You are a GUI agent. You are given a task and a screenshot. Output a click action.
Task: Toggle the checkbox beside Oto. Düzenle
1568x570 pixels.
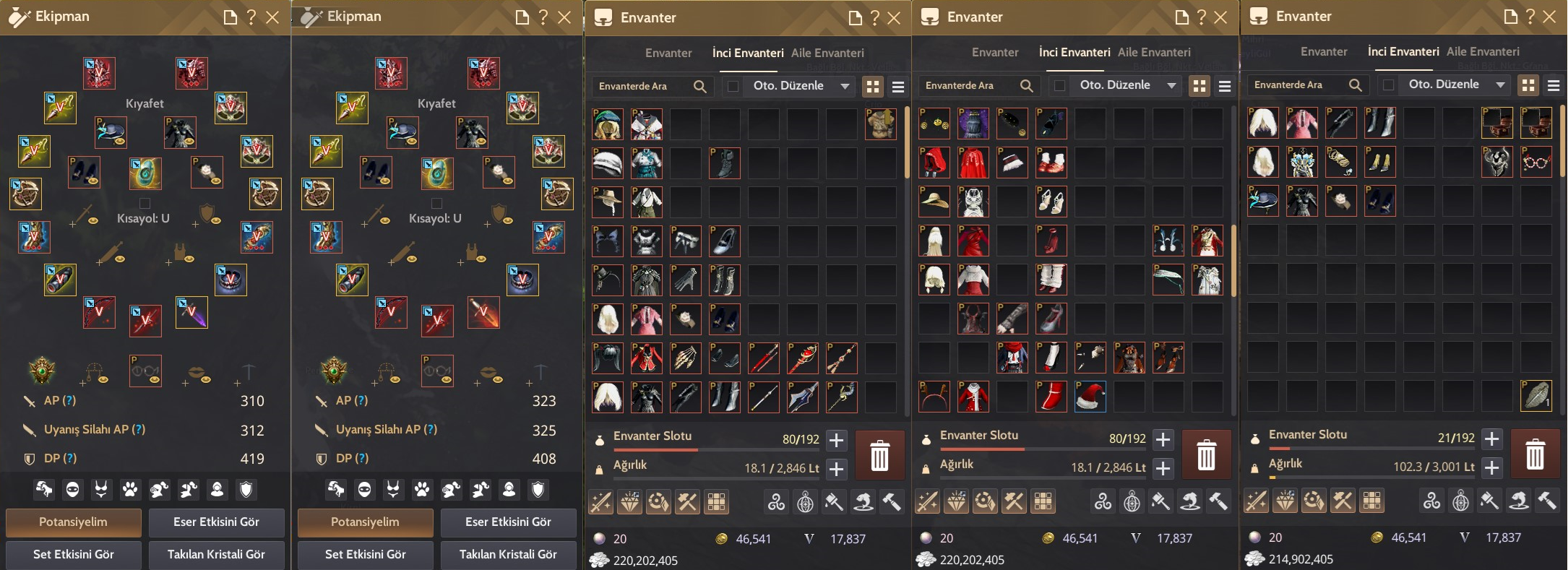[x=733, y=86]
